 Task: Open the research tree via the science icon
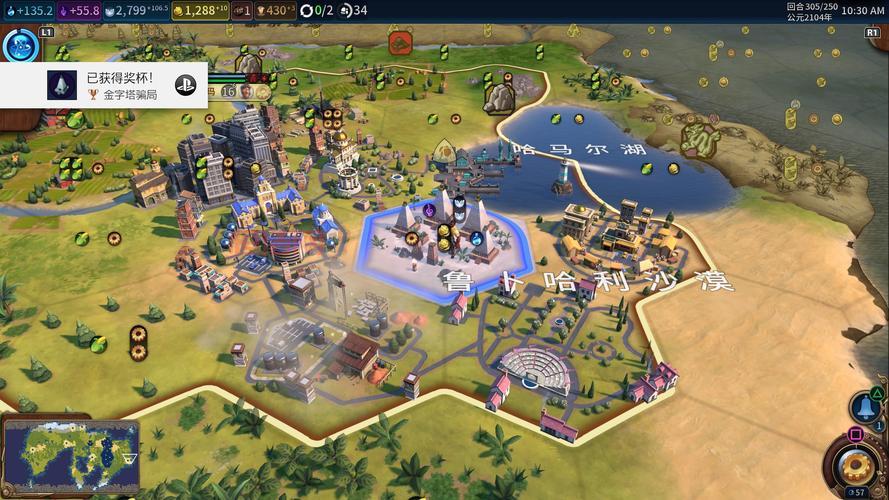tap(19, 46)
